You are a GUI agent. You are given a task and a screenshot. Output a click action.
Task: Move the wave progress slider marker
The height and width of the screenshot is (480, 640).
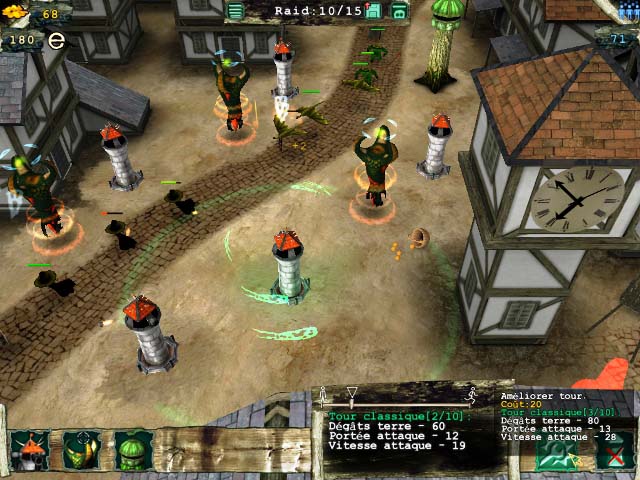point(352,392)
